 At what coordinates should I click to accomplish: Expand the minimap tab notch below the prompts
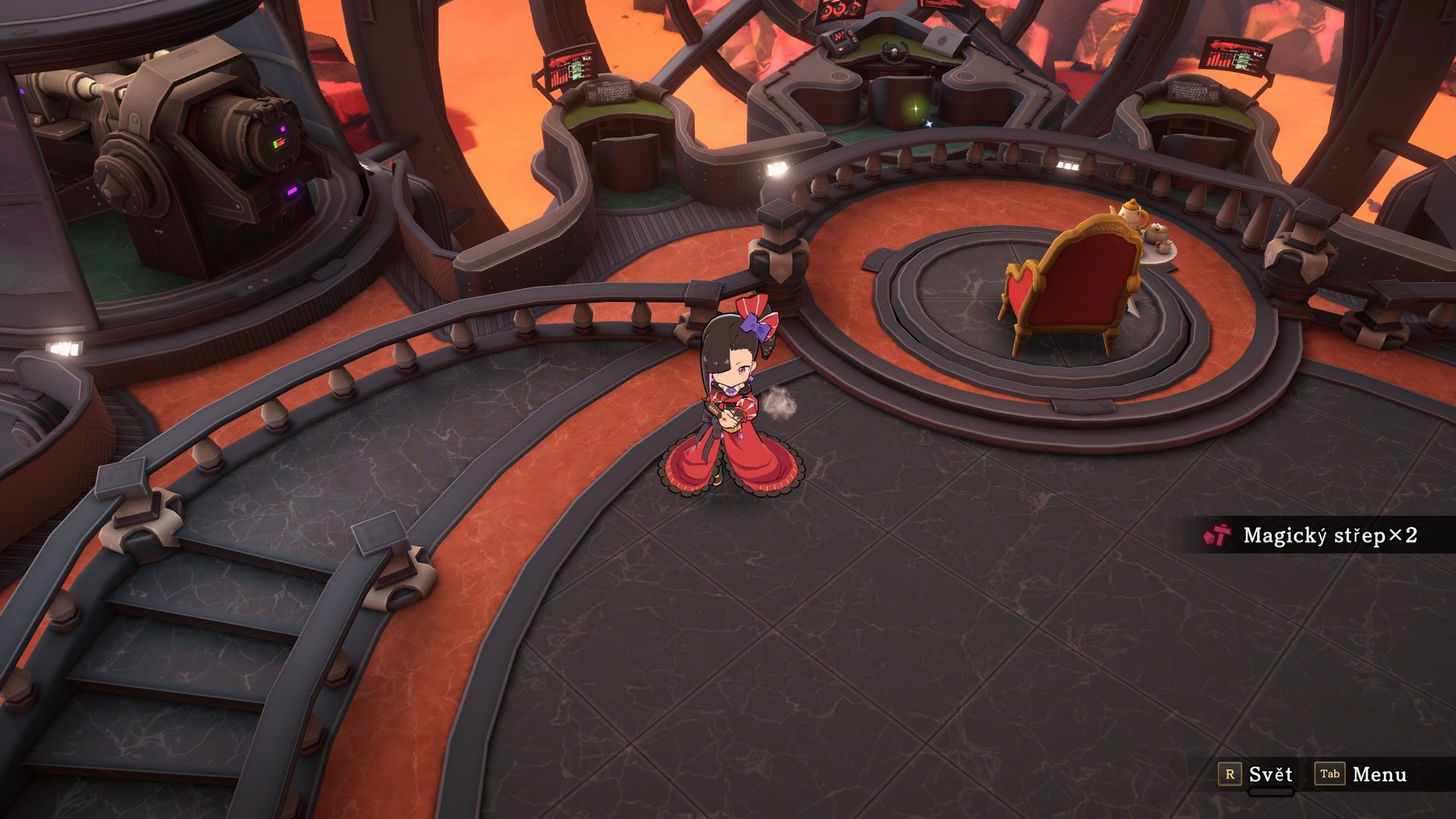coord(1271,792)
